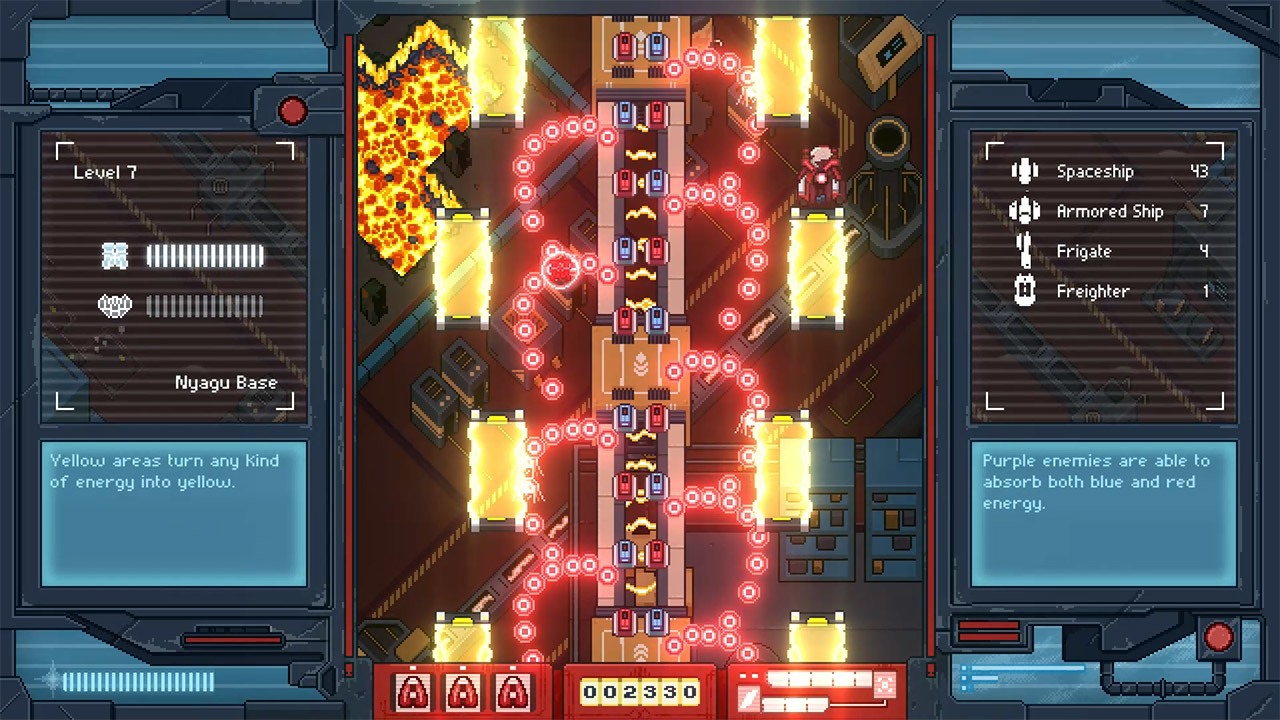The image size is (1280, 720).
Task: Select the round shield icon next to the second bar
Action: (x=117, y=306)
